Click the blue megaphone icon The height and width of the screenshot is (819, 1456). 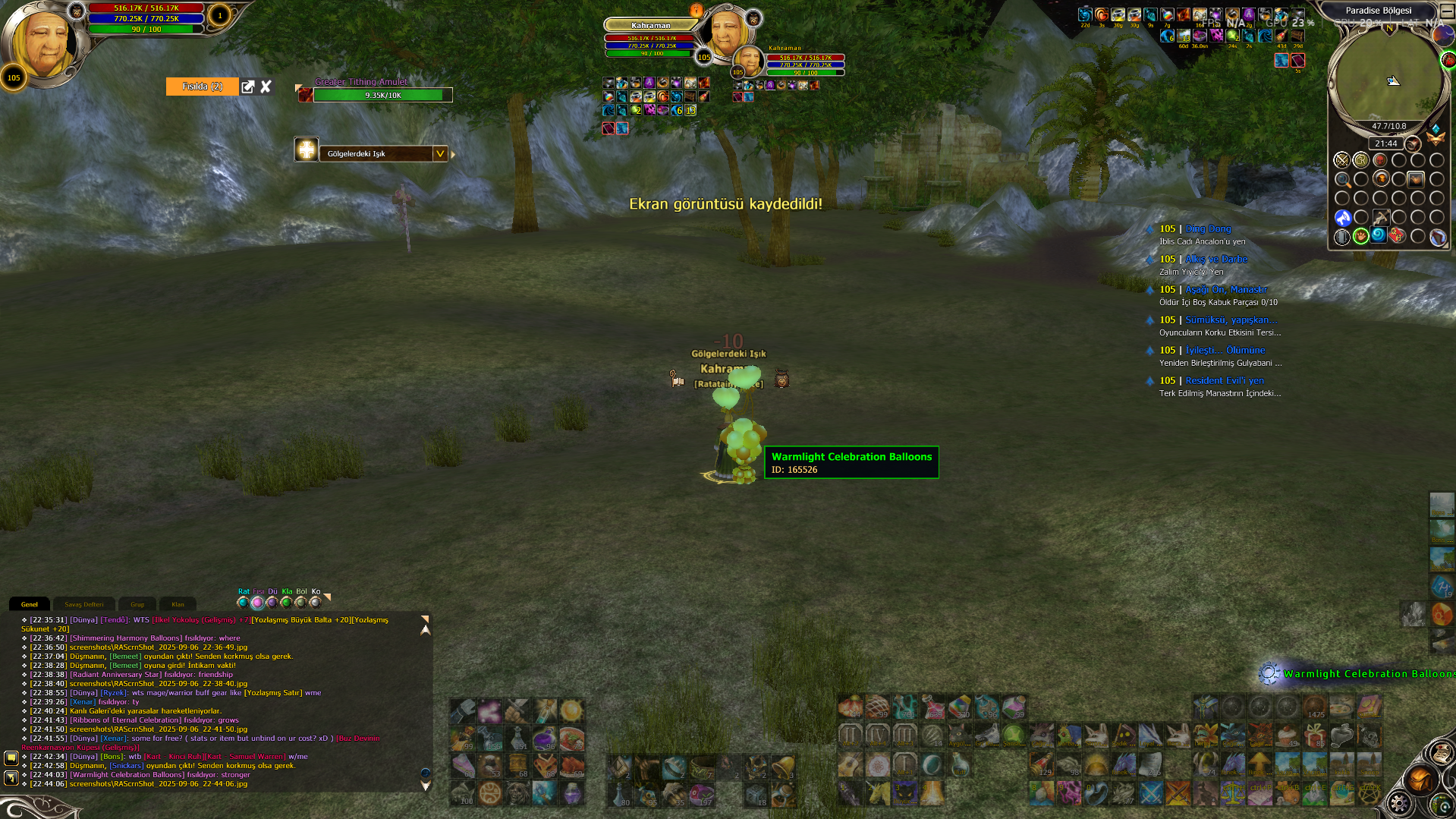pyautogui.click(x=1342, y=218)
